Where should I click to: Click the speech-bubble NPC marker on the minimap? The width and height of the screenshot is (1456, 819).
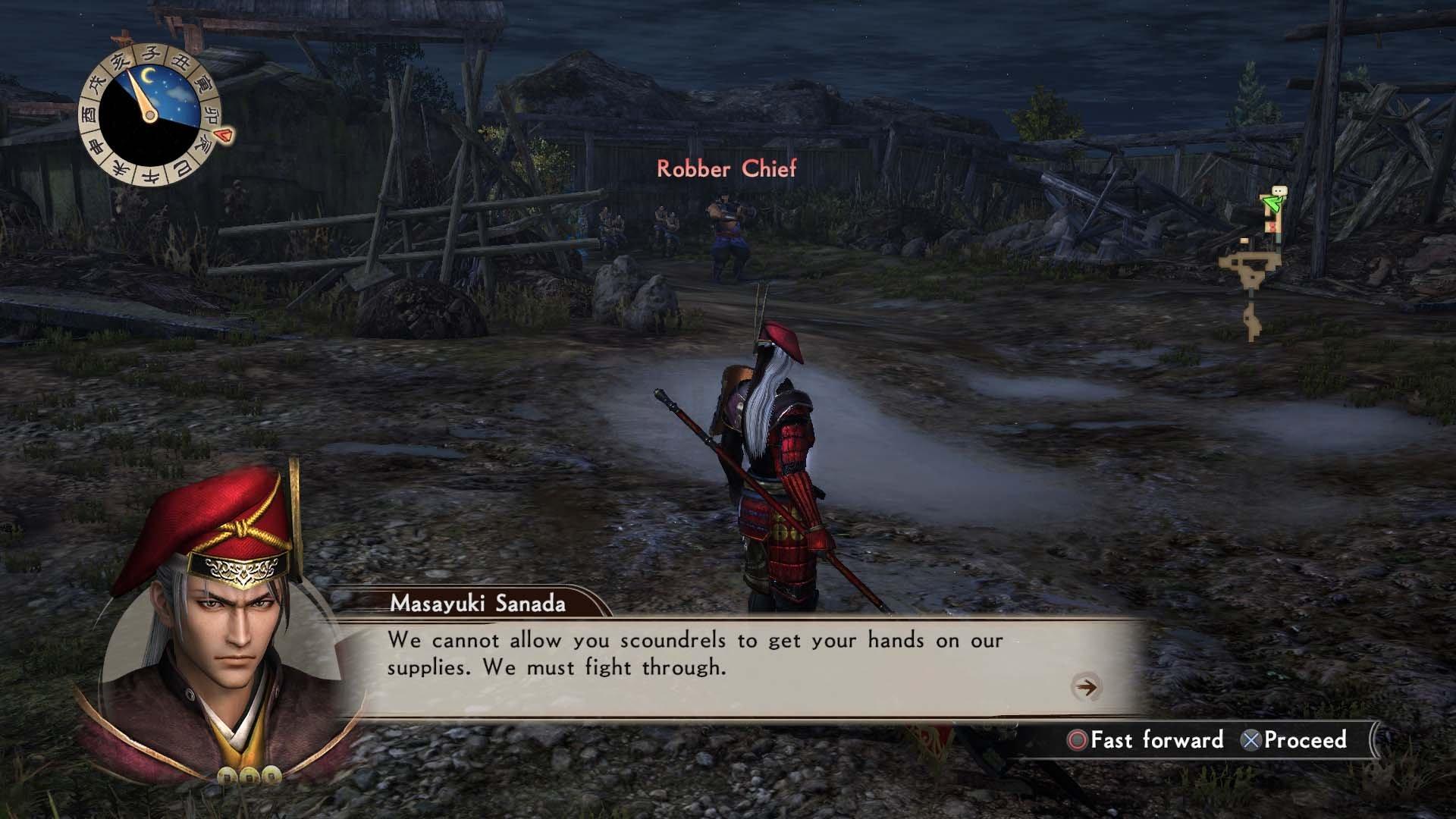1279,190
